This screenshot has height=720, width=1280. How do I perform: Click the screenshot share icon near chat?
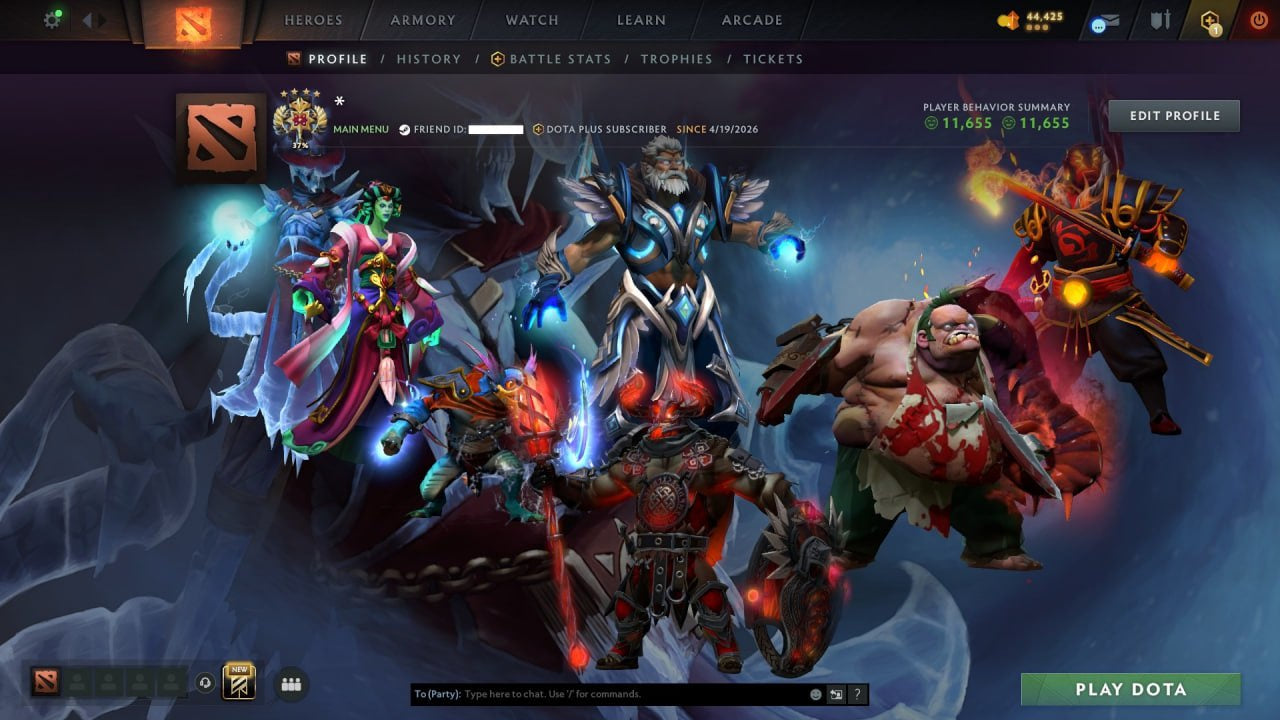[836, 693]
